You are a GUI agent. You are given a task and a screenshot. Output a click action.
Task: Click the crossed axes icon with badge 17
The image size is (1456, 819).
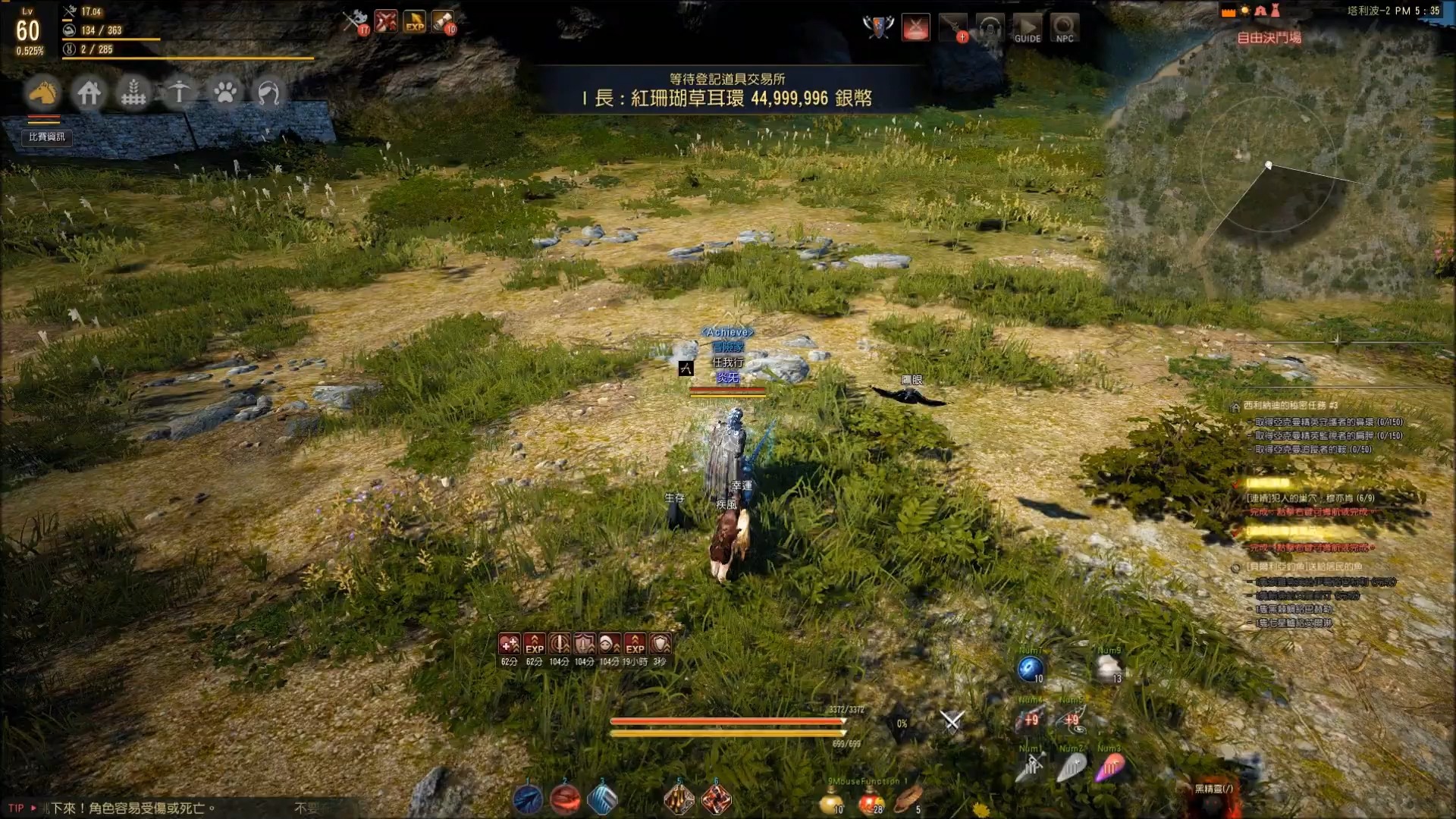click(x=355, y=21)
